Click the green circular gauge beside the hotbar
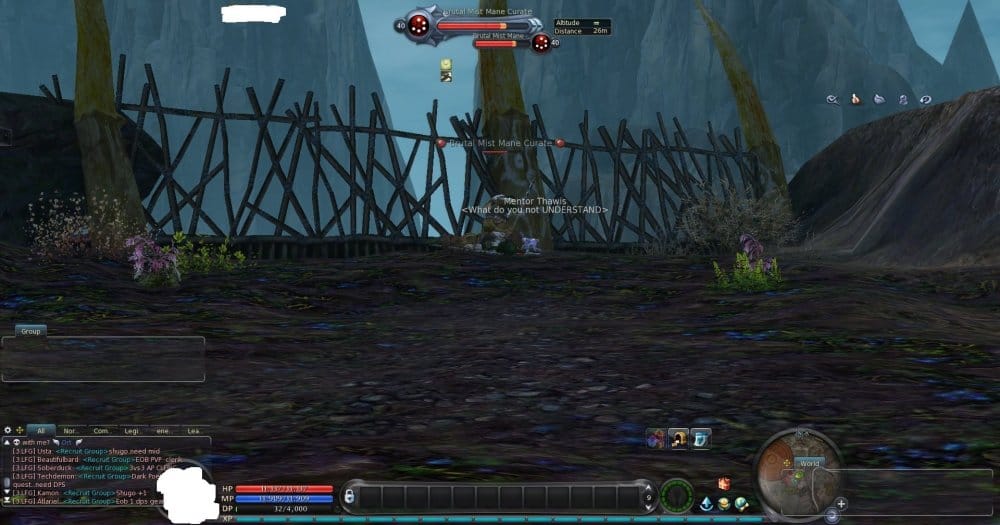The width and height of the screenshot is (1000, 525). click(677, 496)
